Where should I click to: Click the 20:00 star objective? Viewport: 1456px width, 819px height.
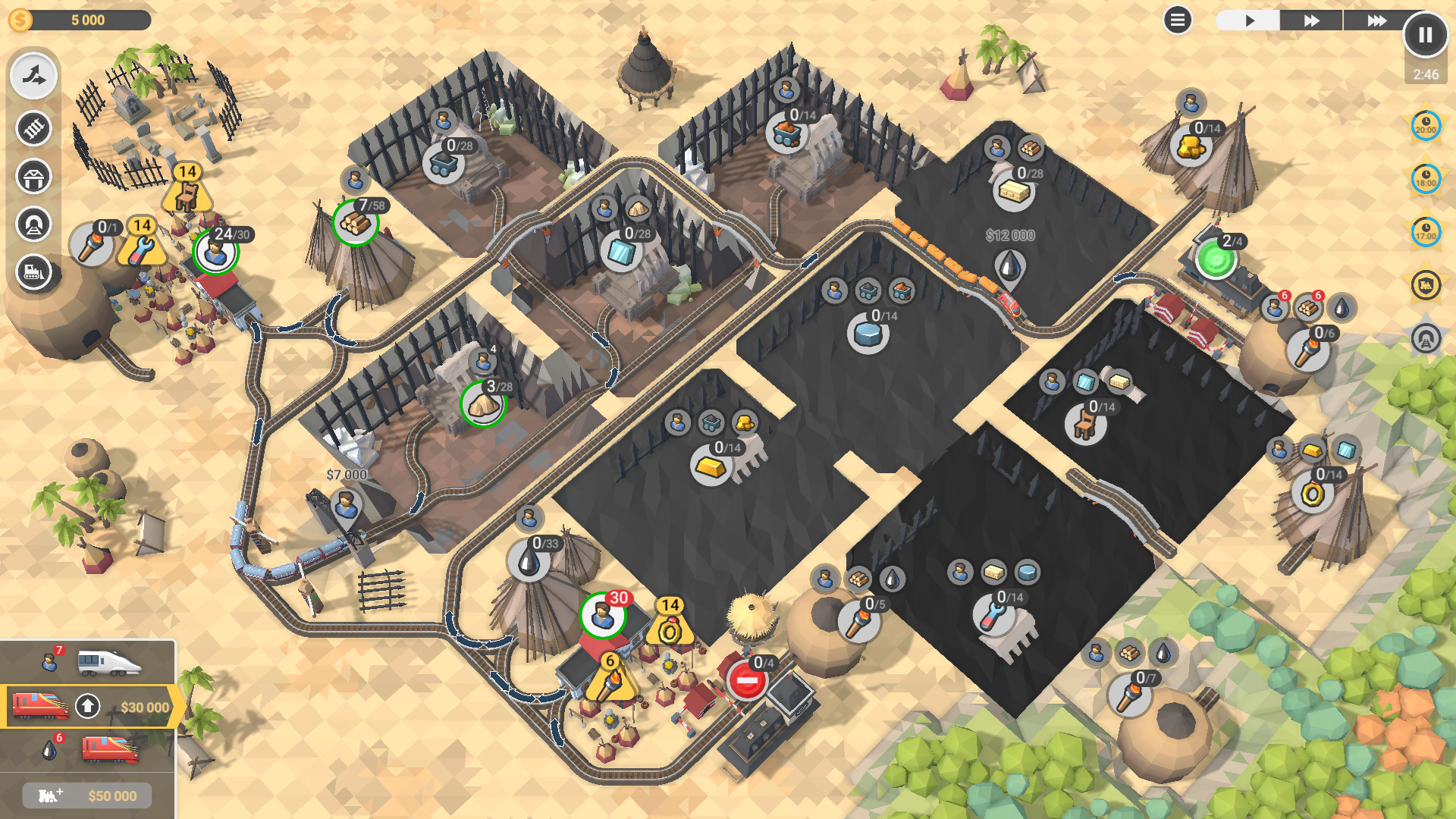coord(1426,126)
